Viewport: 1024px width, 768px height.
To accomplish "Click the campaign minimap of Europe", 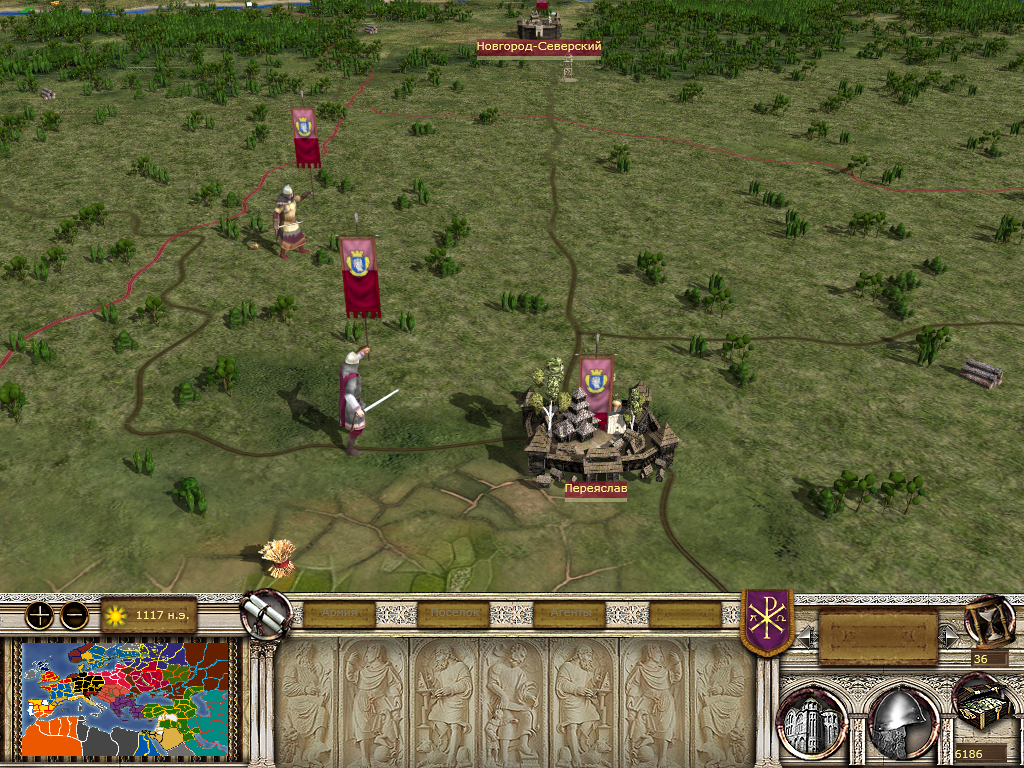I will pyautogui.click(x=128, y=699).
